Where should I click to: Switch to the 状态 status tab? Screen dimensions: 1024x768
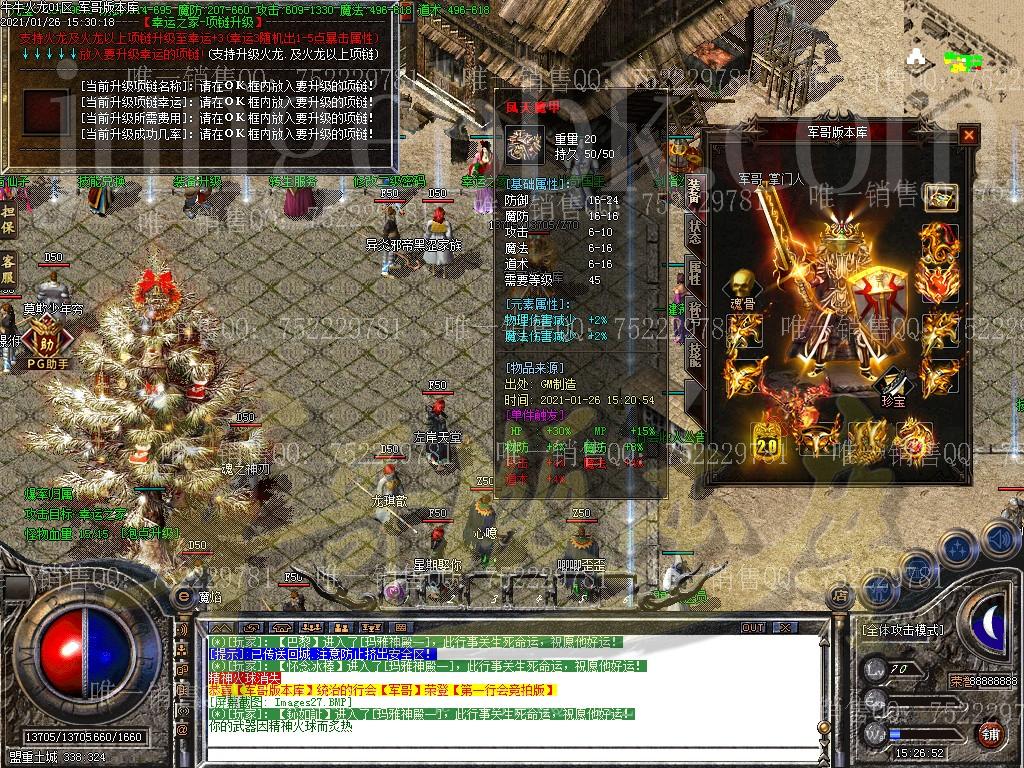pos(694,232)
